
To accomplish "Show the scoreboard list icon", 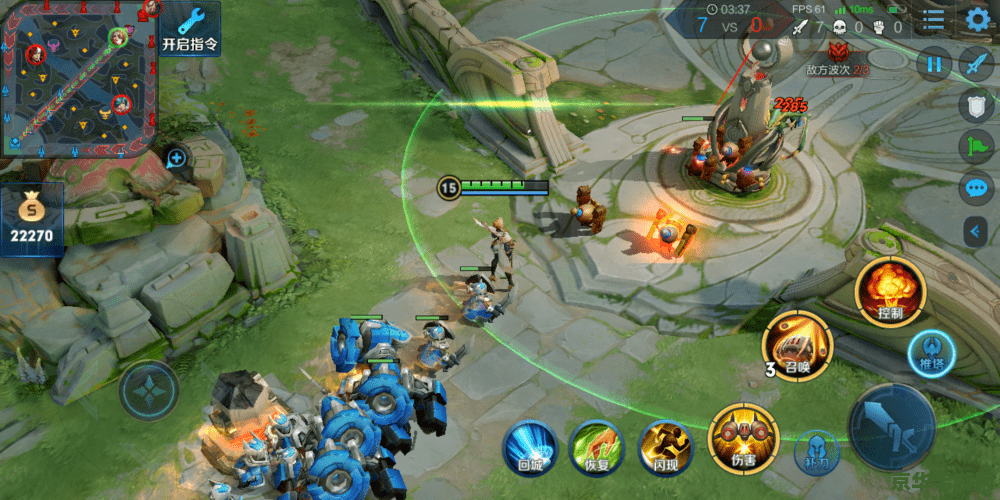I will point(933,19).
